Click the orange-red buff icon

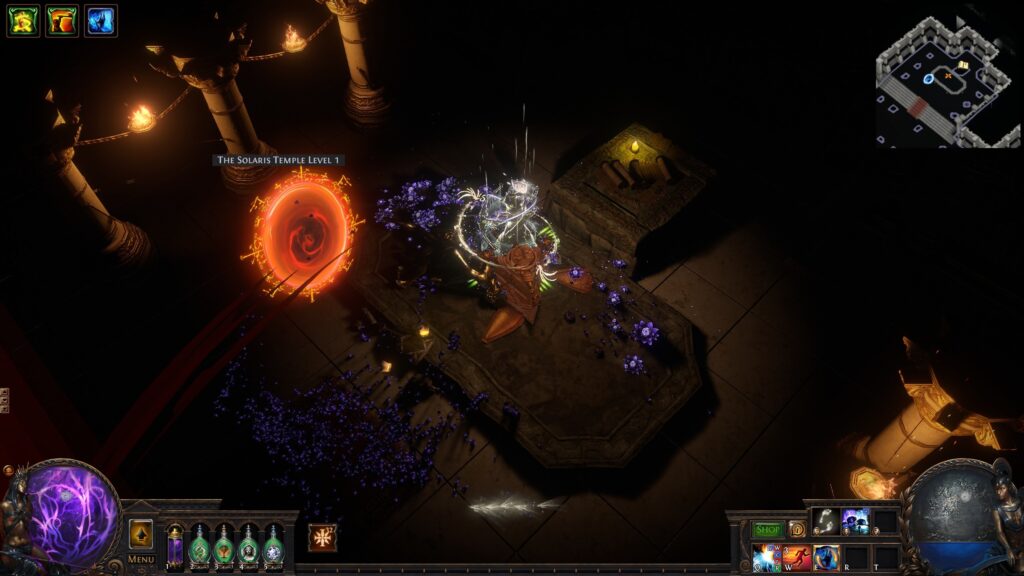click(62, 20)
